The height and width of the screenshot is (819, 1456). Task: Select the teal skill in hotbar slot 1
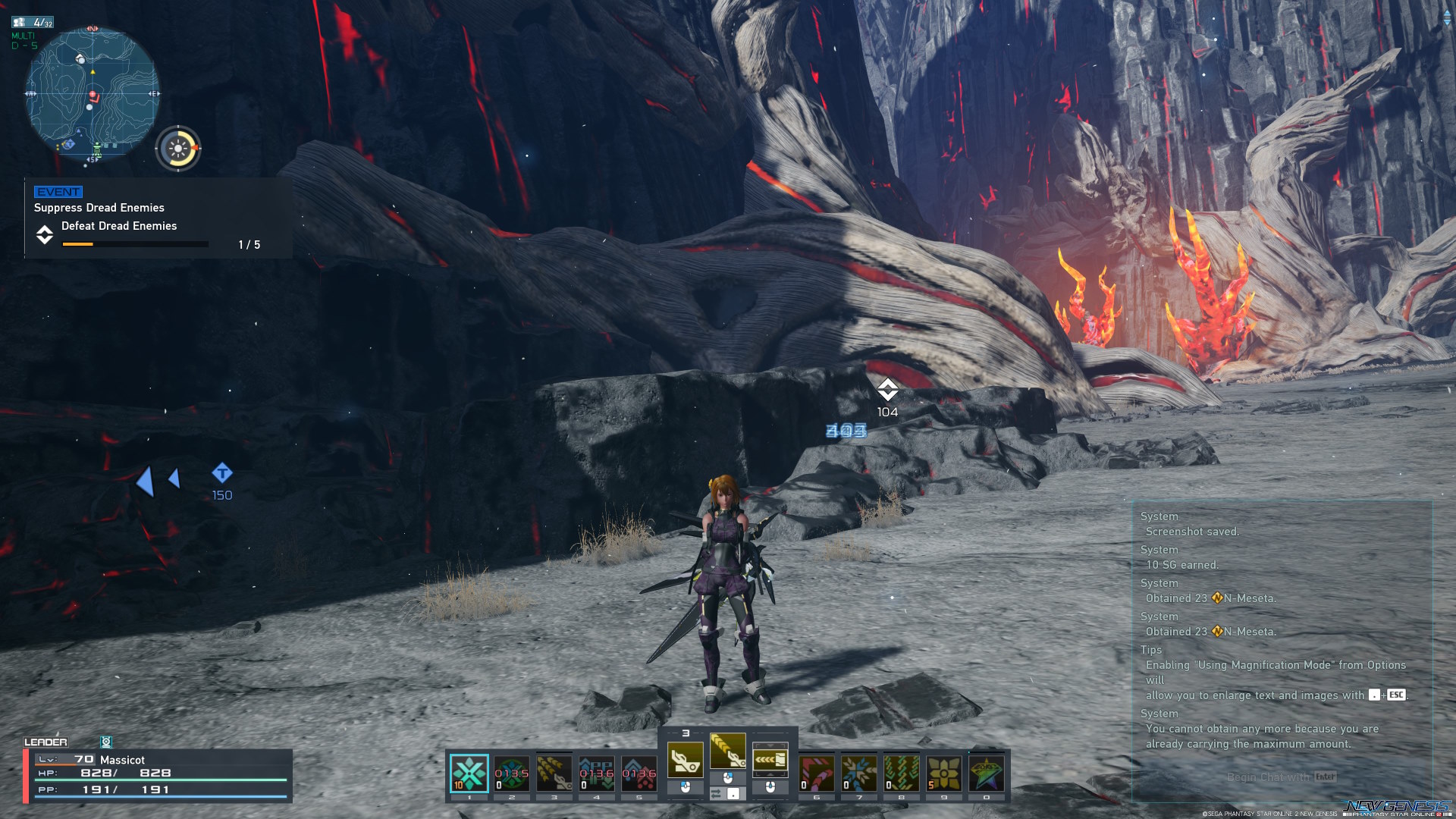469,773
